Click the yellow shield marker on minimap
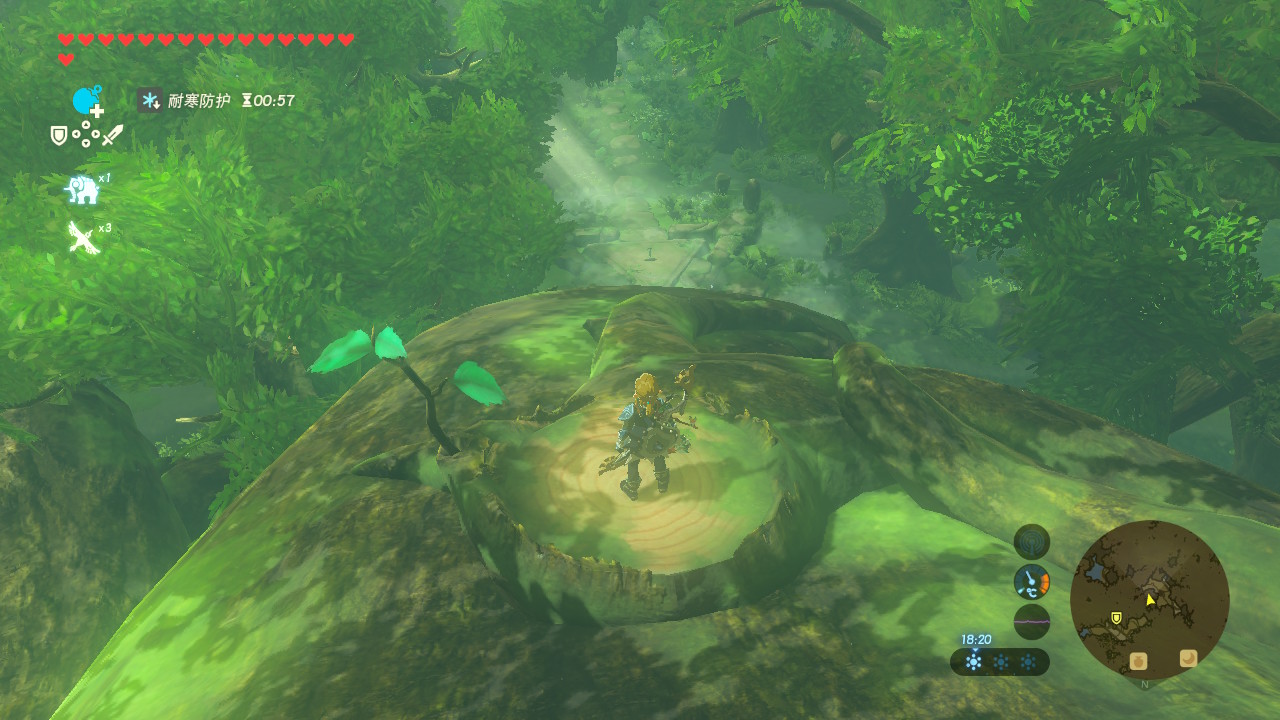 coord(1116,618)
